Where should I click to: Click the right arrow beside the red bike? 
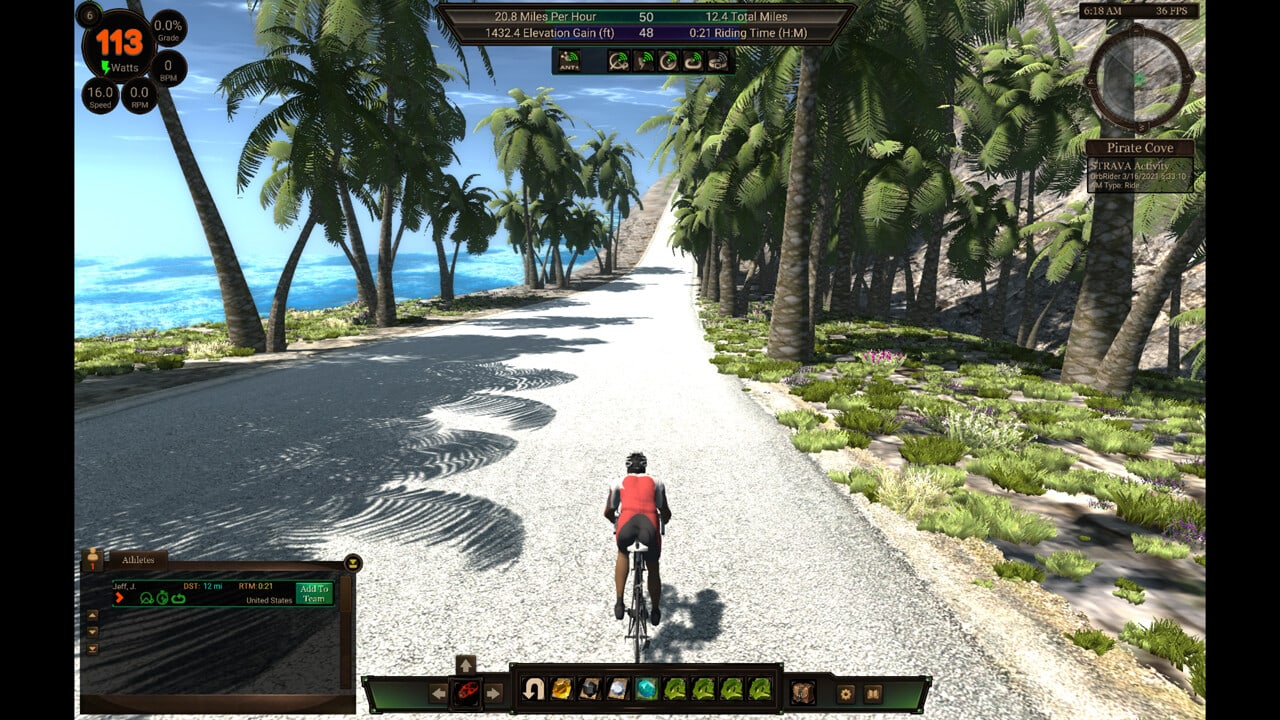click(494, 692)
